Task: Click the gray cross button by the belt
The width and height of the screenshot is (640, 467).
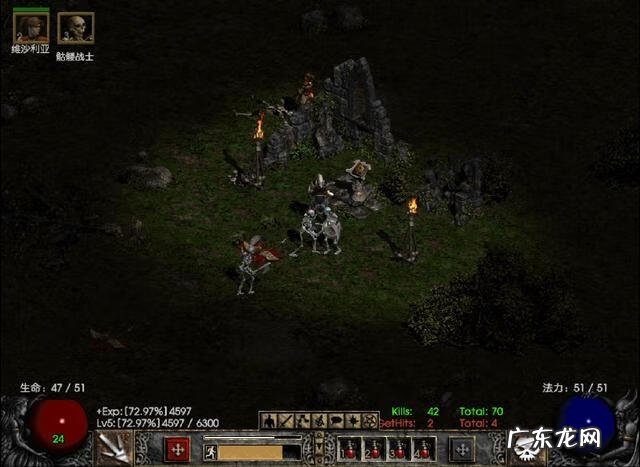Action: (x=462, y=449)
